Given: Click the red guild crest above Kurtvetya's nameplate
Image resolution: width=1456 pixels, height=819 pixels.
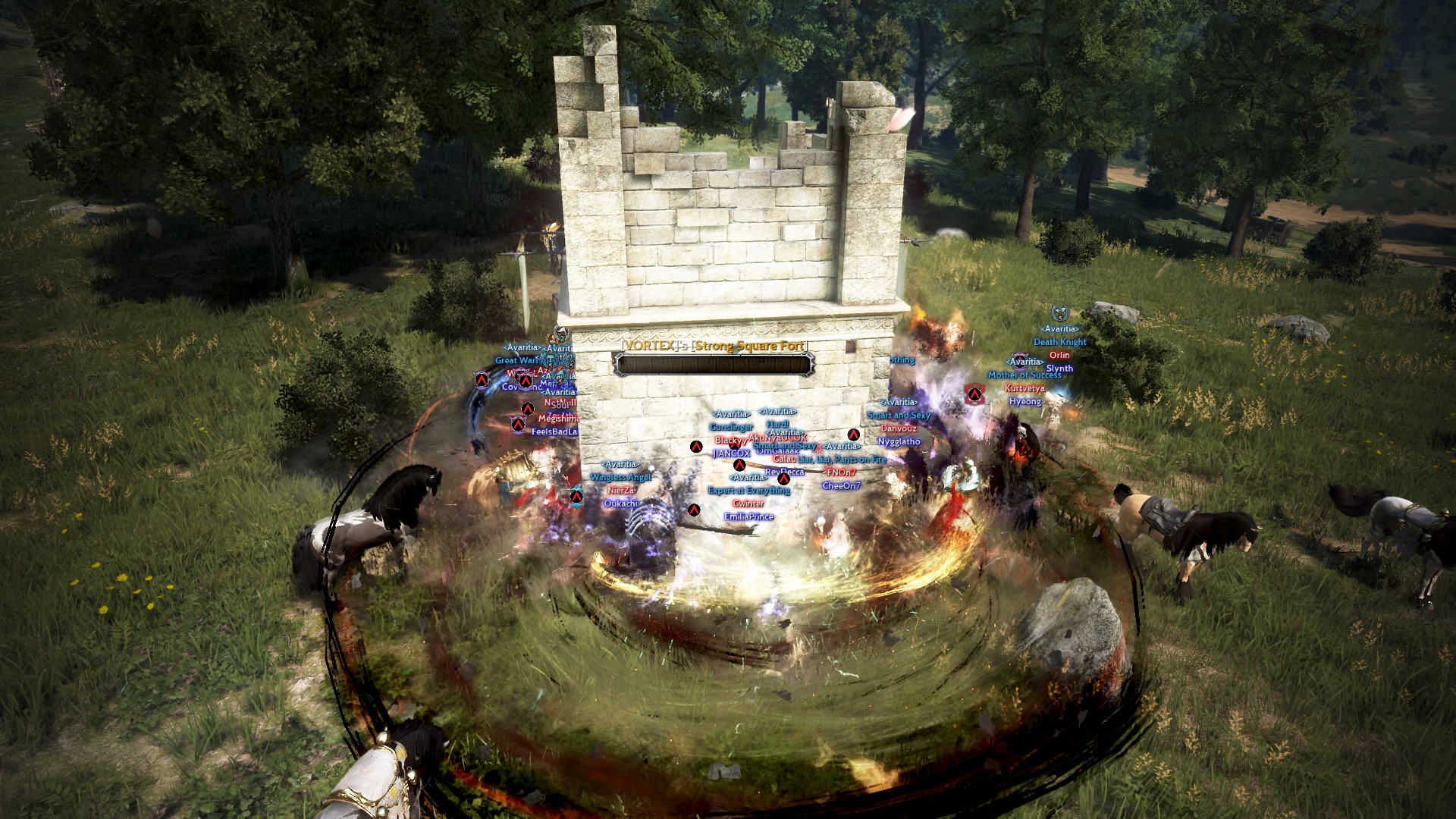Looking at the screenshot, I should click(x=975, y=393).
